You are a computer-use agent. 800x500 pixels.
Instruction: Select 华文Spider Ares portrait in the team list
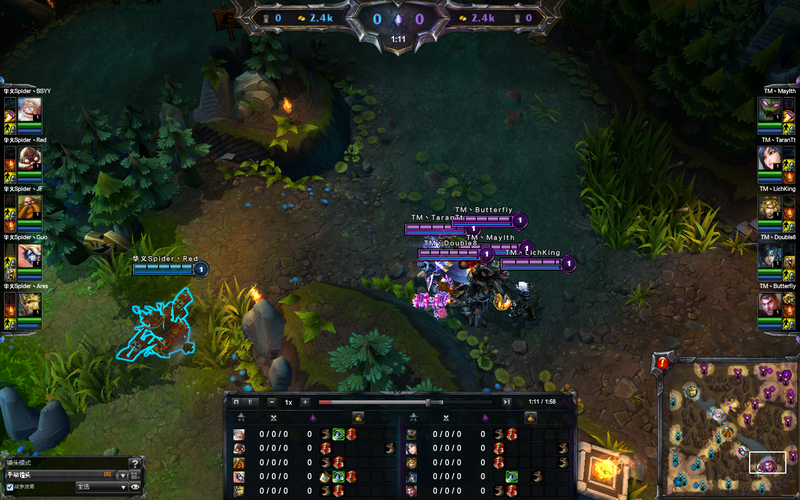pyautogui.click(x=23, y=304)
